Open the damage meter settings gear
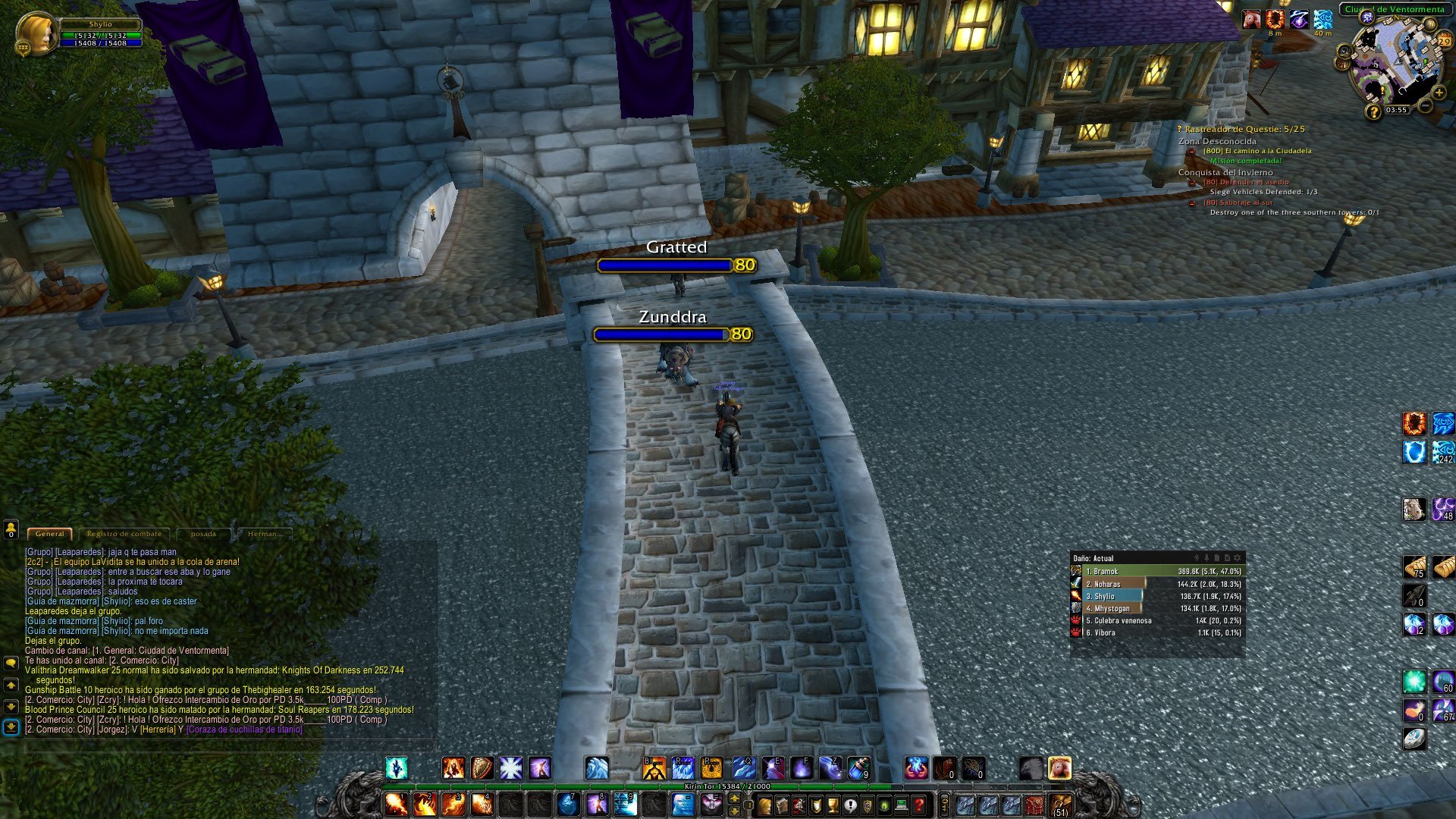 (x=1238, y=558)
